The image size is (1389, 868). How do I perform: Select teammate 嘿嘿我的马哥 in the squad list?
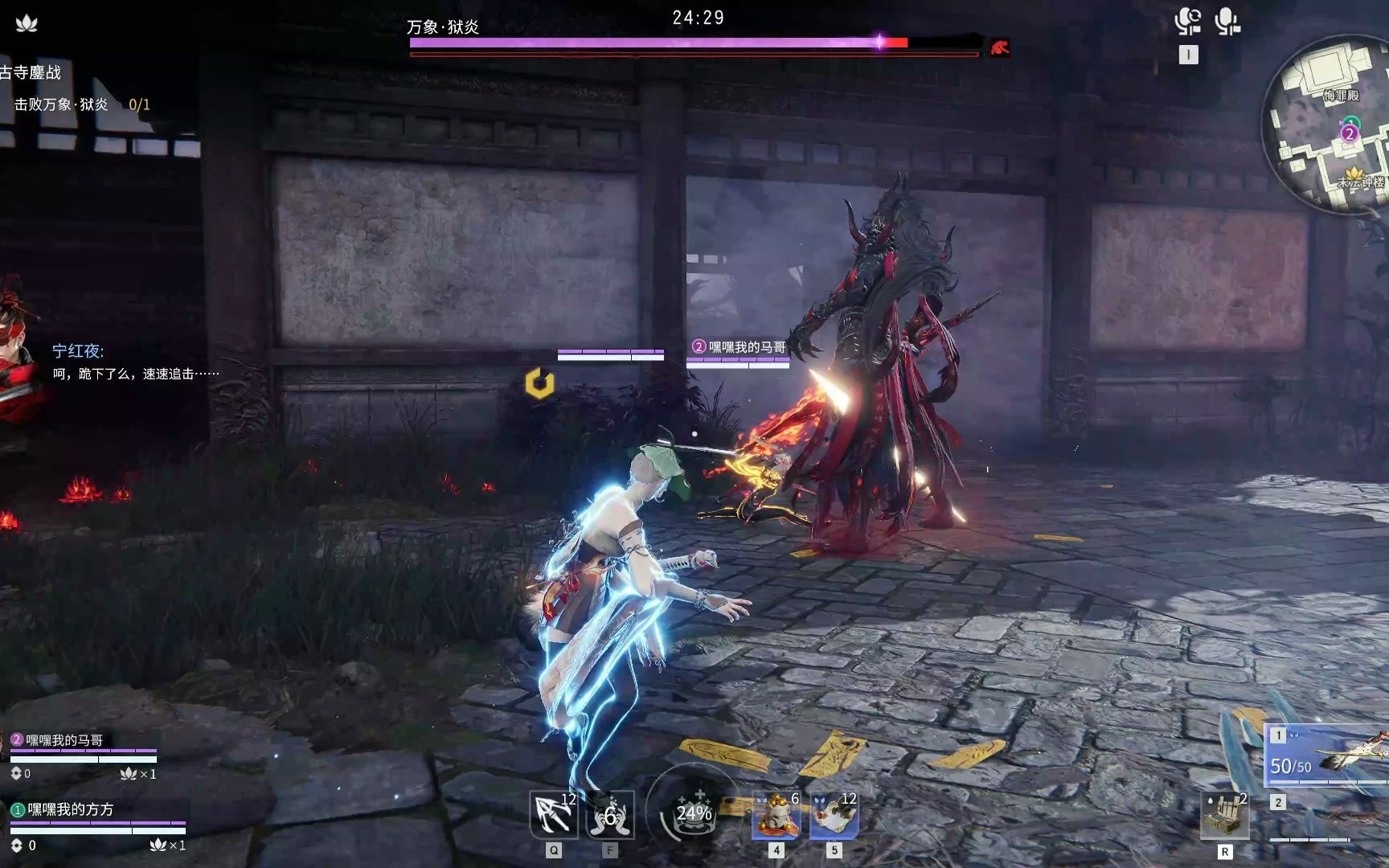(x=64, y=740)
